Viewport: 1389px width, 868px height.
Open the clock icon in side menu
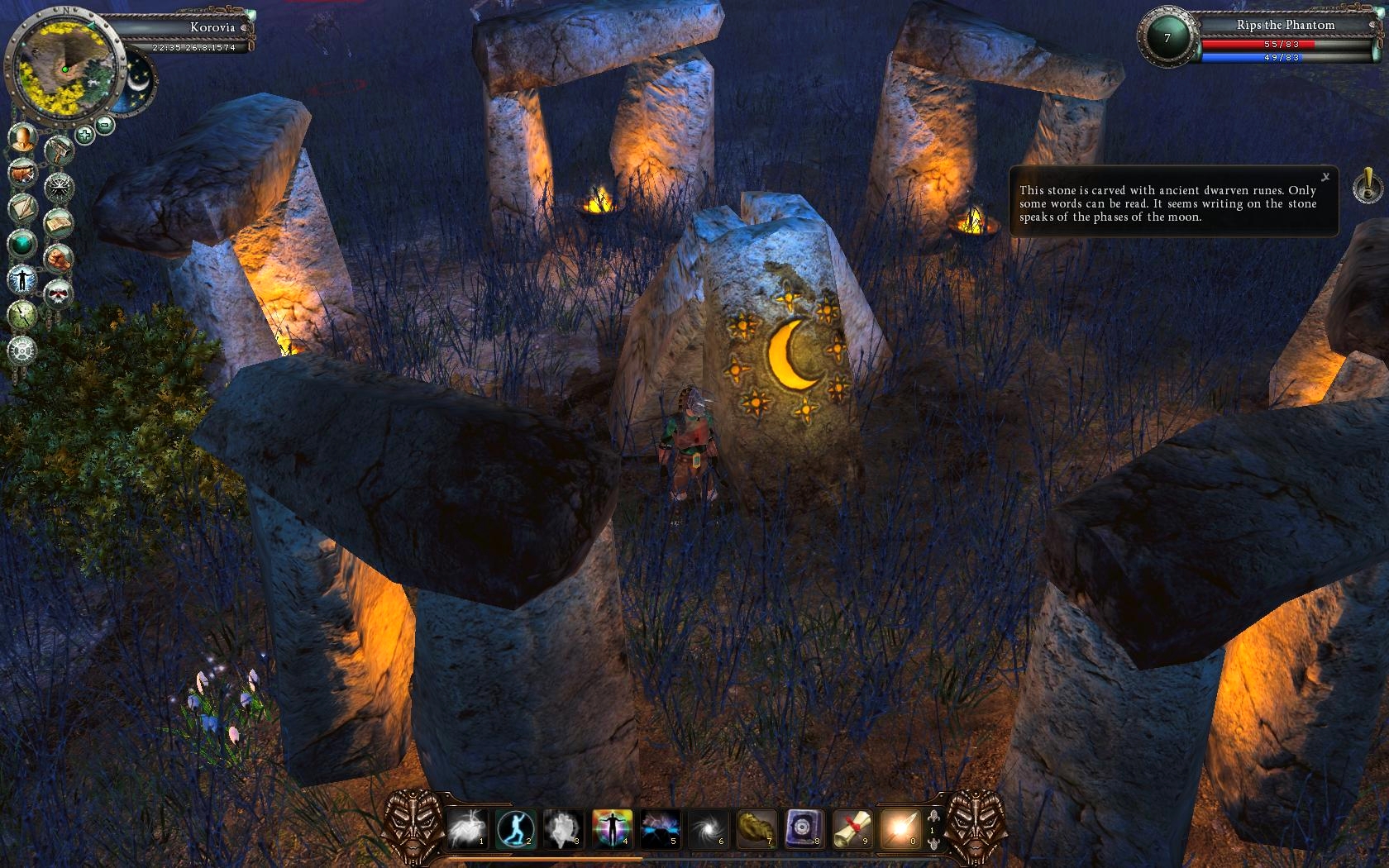pyautogui.click(x=22, y=314)
